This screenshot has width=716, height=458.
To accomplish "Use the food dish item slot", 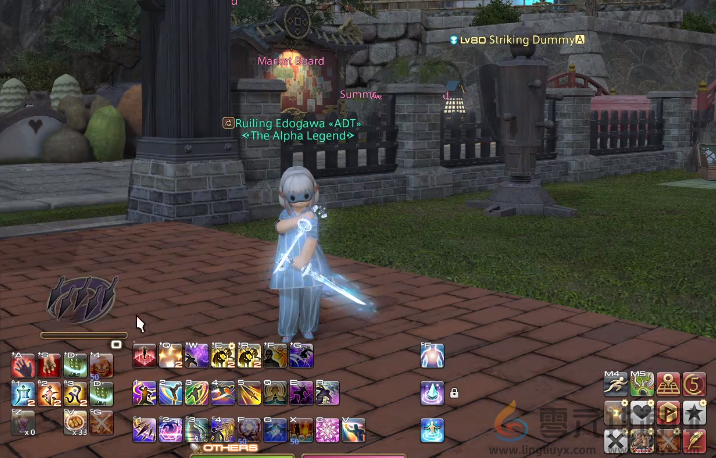I will (76, 421).
